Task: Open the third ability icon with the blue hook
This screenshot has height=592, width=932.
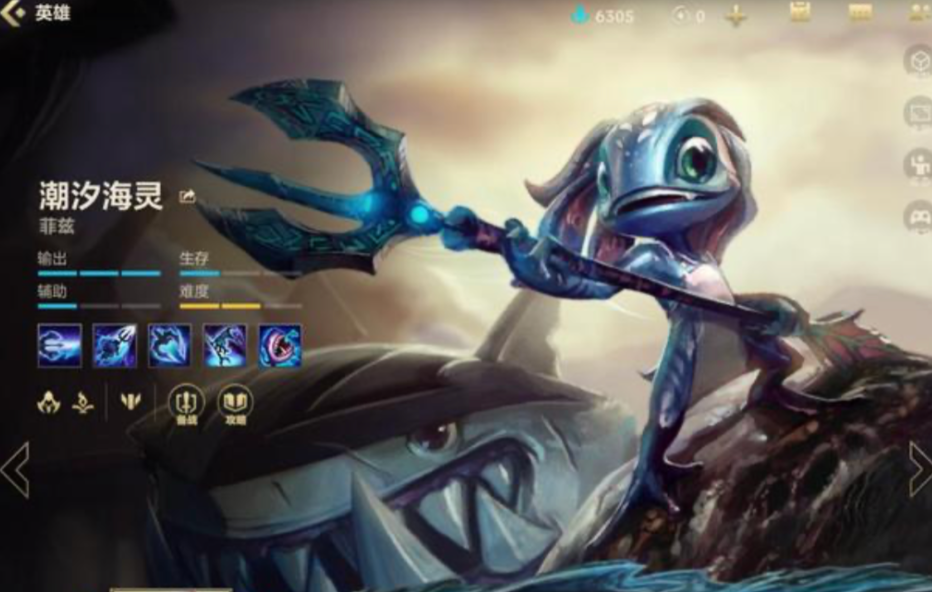Action: pos(169,345)
